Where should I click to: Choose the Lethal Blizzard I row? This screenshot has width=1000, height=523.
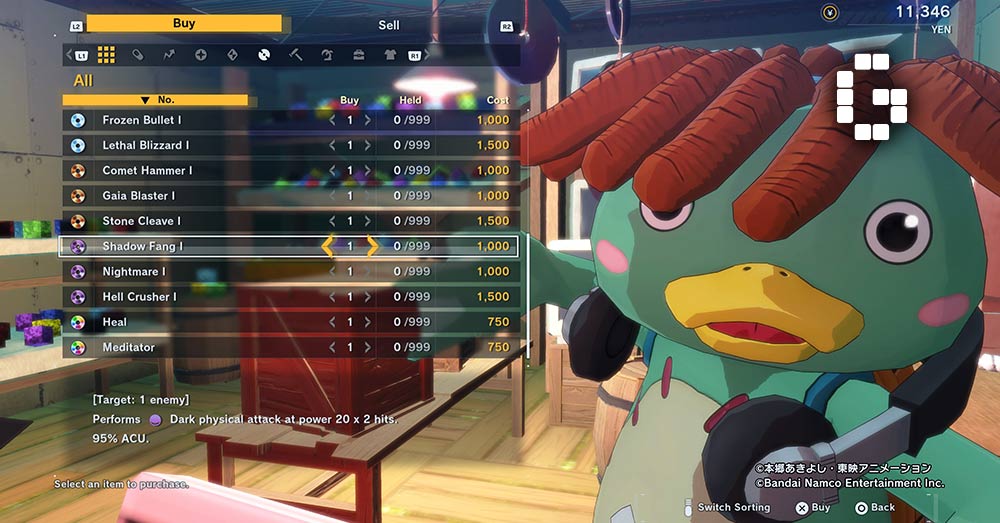(146, 145)
